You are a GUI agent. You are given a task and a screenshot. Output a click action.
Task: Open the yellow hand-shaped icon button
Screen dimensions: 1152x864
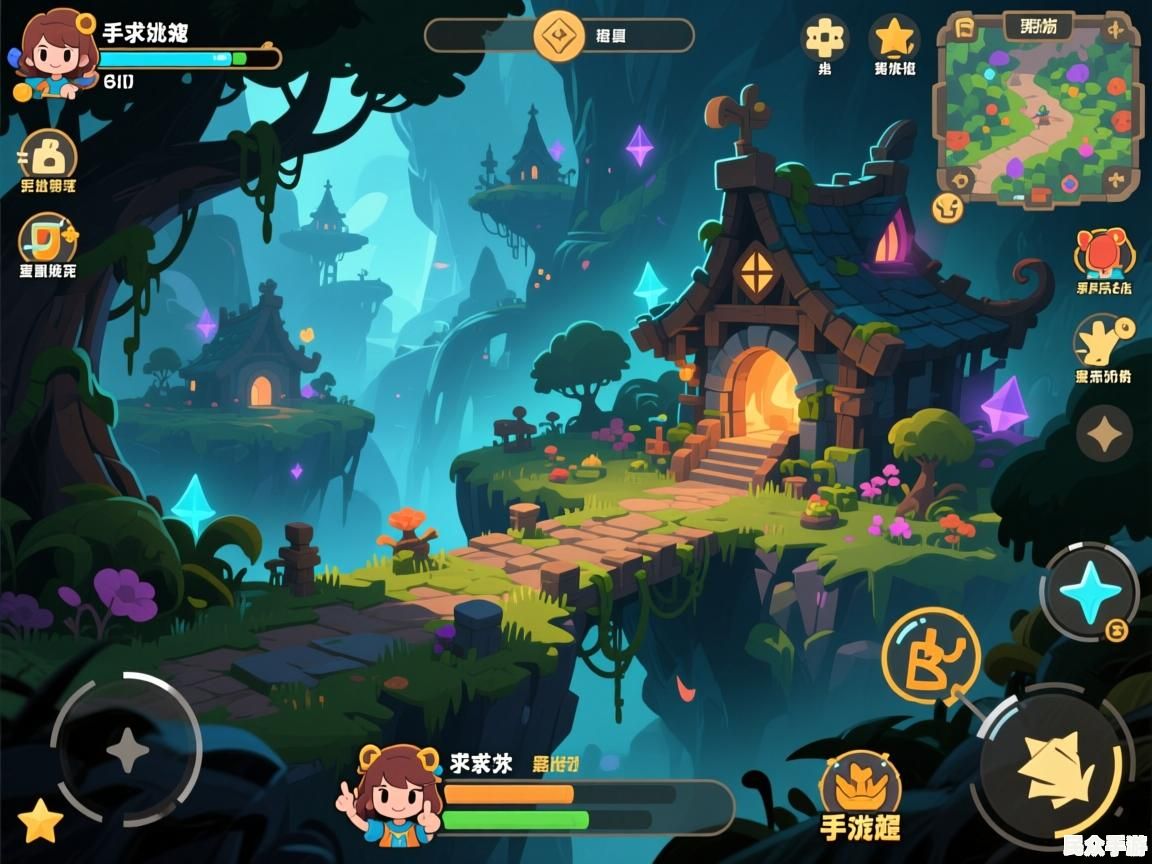pyautogui.click(x=1103, y=342)
